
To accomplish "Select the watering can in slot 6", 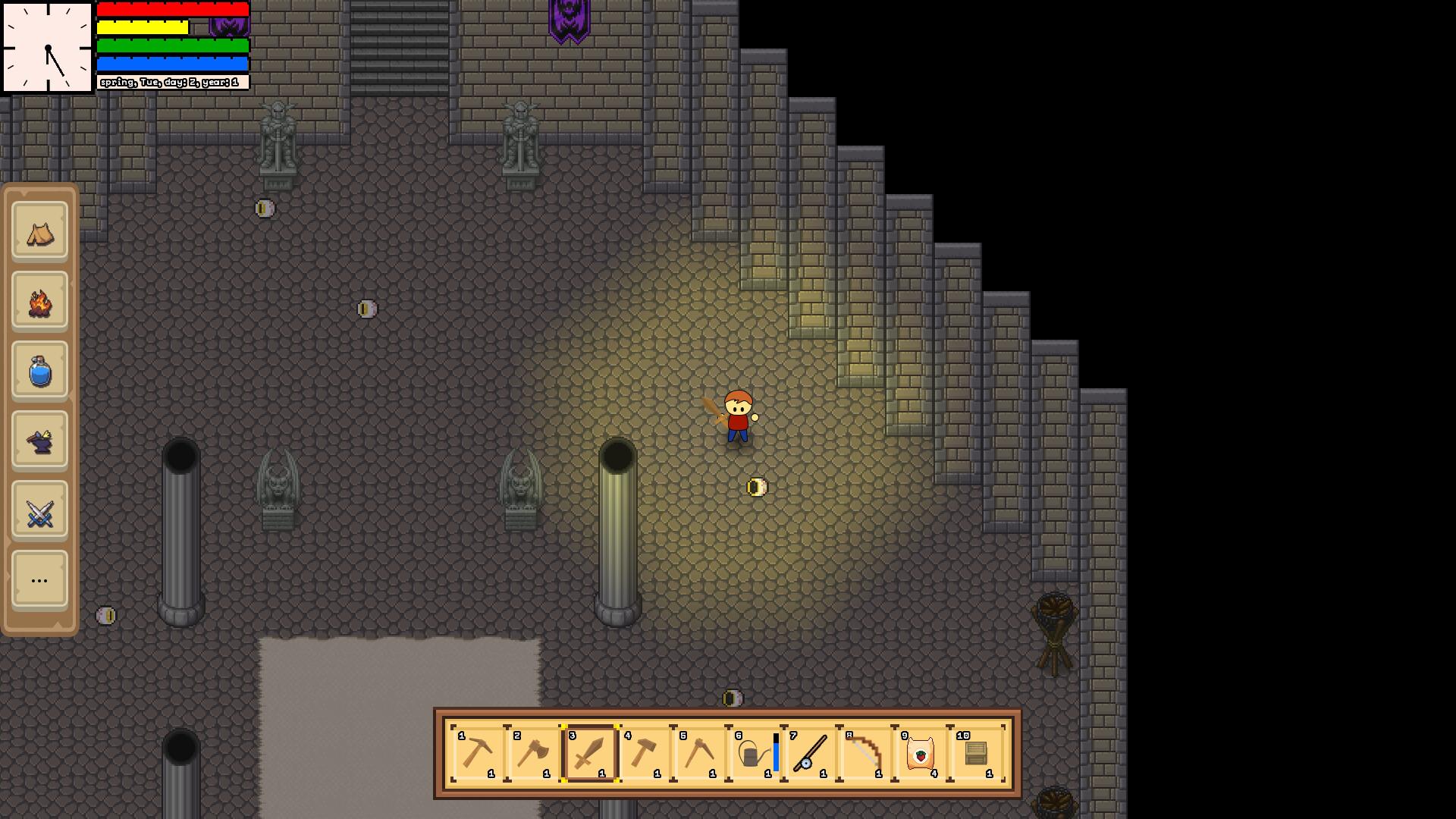I will [751, 755].
